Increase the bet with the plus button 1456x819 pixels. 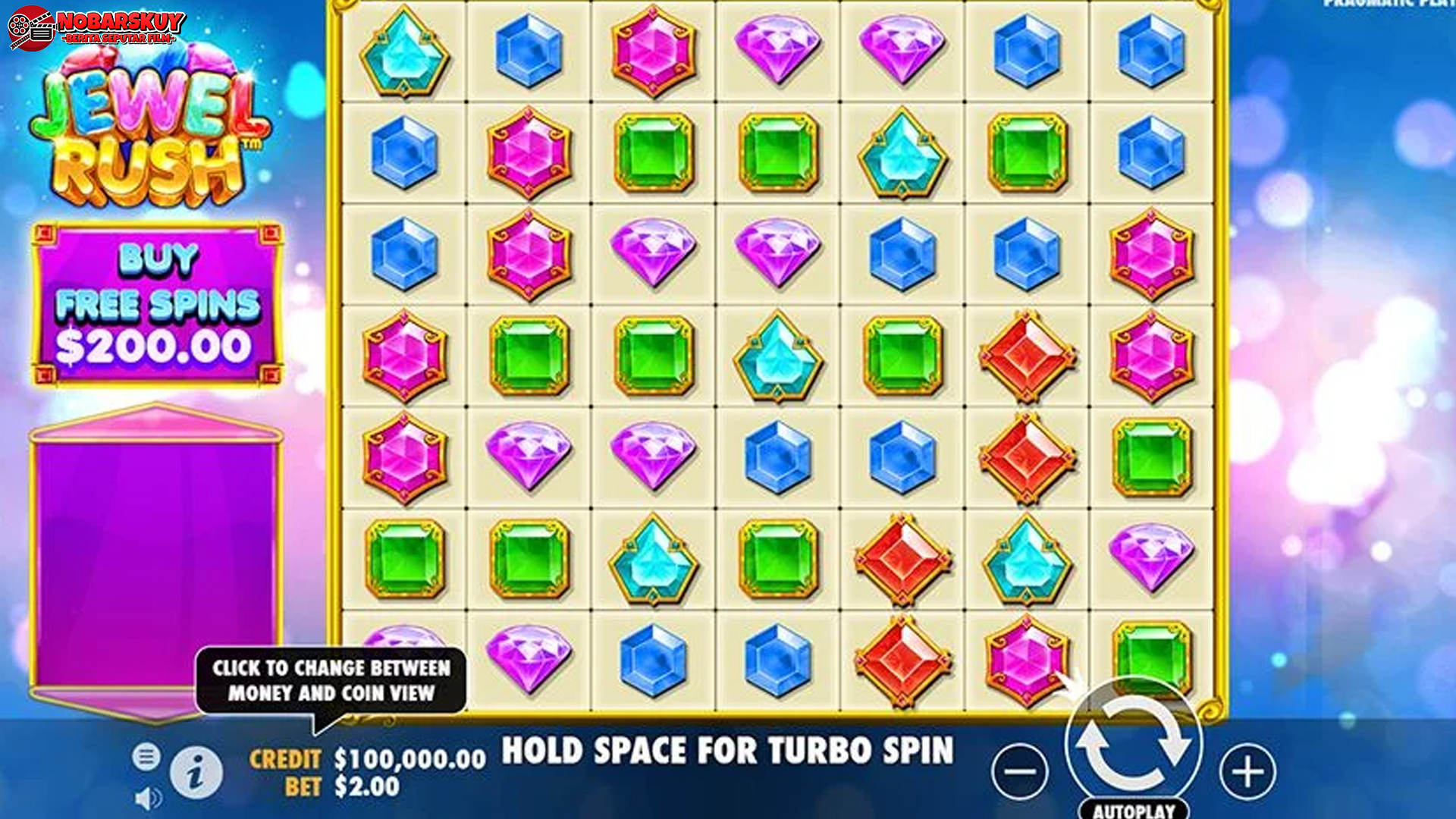tap(1247, 772)
